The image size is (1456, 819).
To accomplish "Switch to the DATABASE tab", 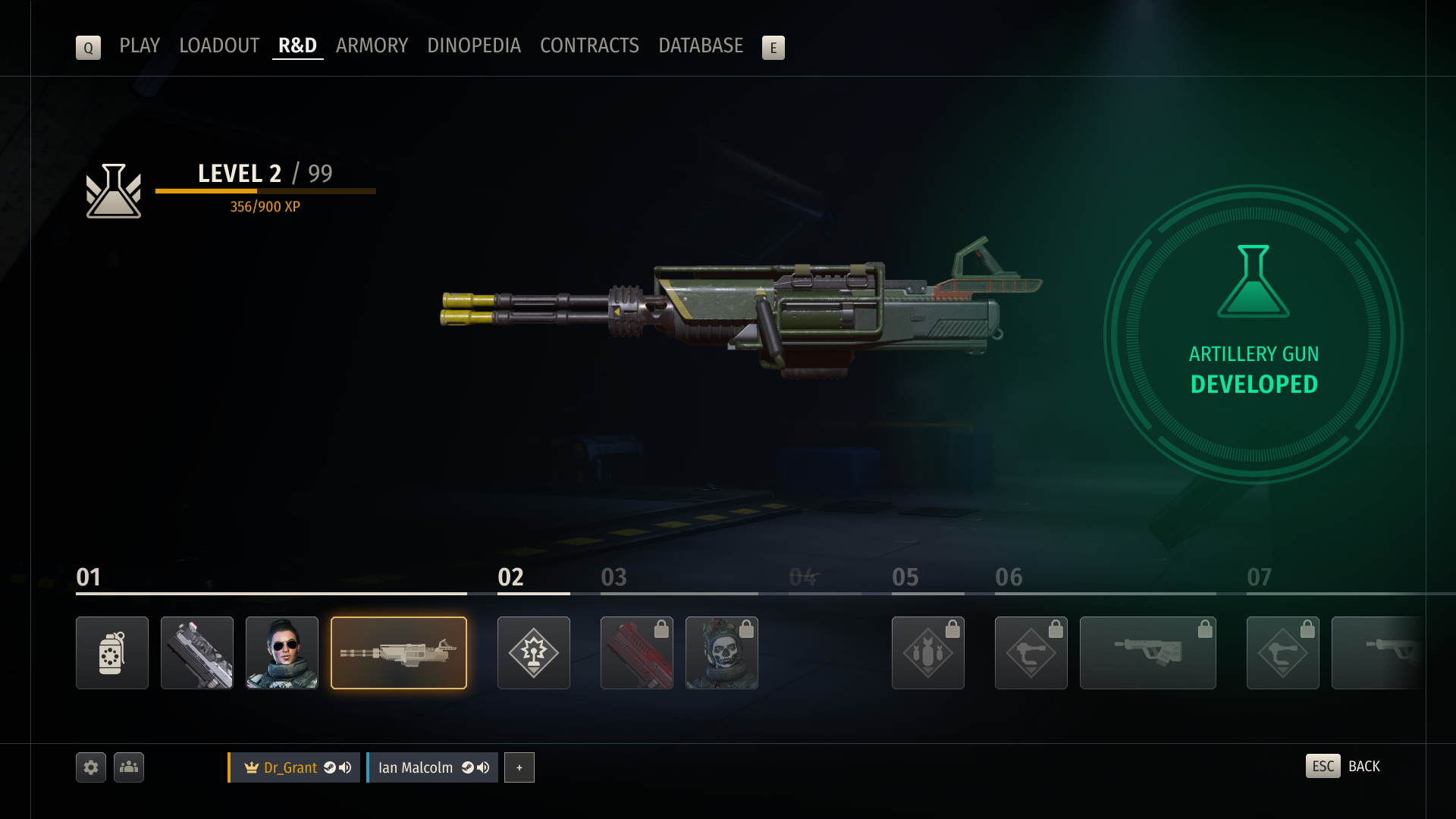I will click(701, 46).
